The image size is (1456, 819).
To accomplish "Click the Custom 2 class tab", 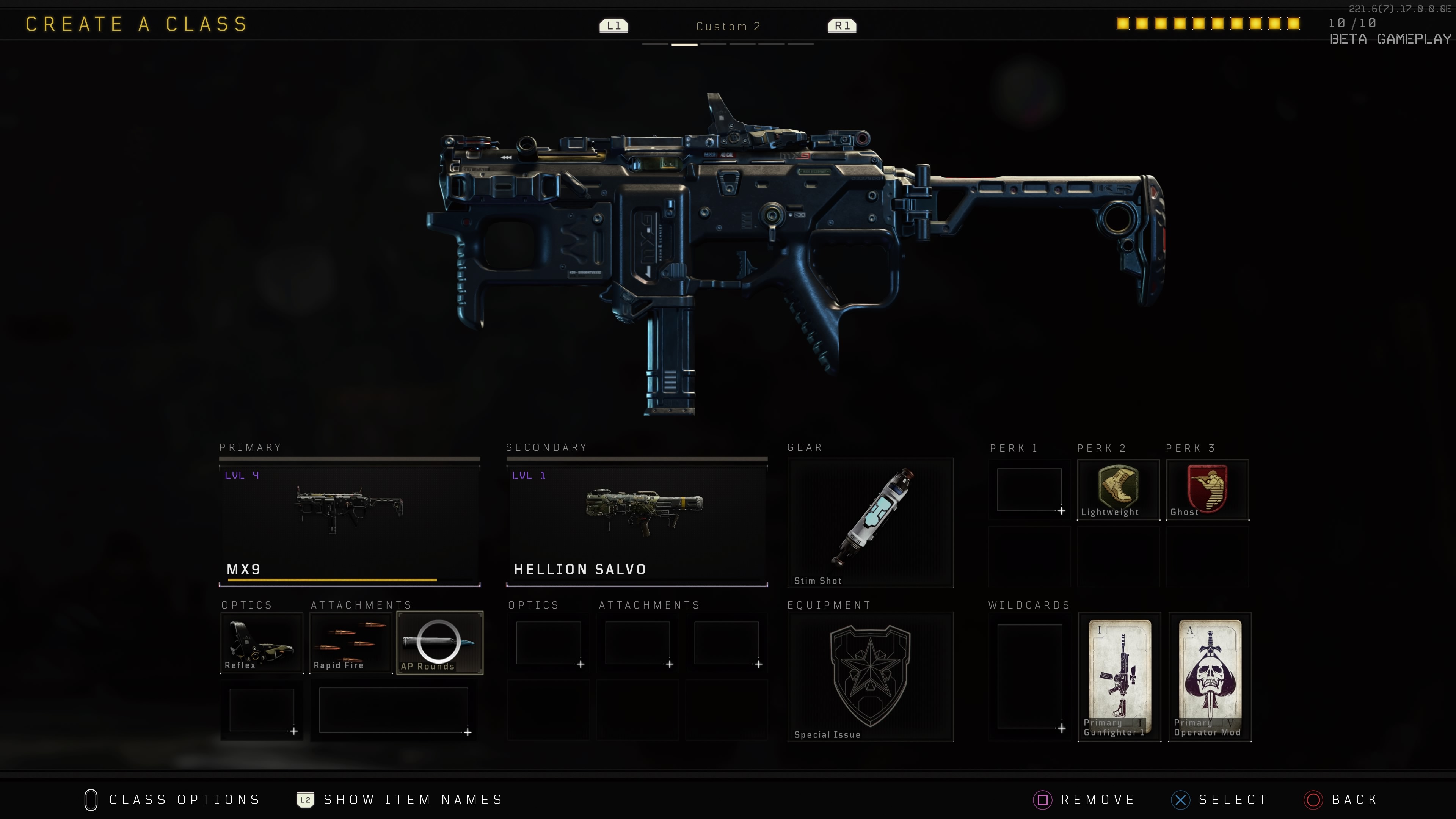I will (x=728, y=27).
